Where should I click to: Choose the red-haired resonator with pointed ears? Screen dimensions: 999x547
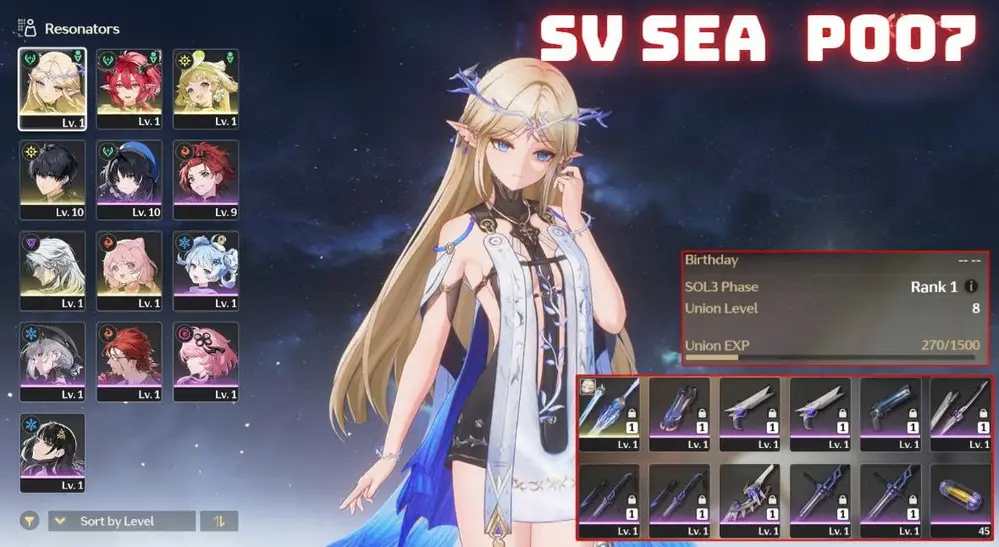(x=129, y=88)
